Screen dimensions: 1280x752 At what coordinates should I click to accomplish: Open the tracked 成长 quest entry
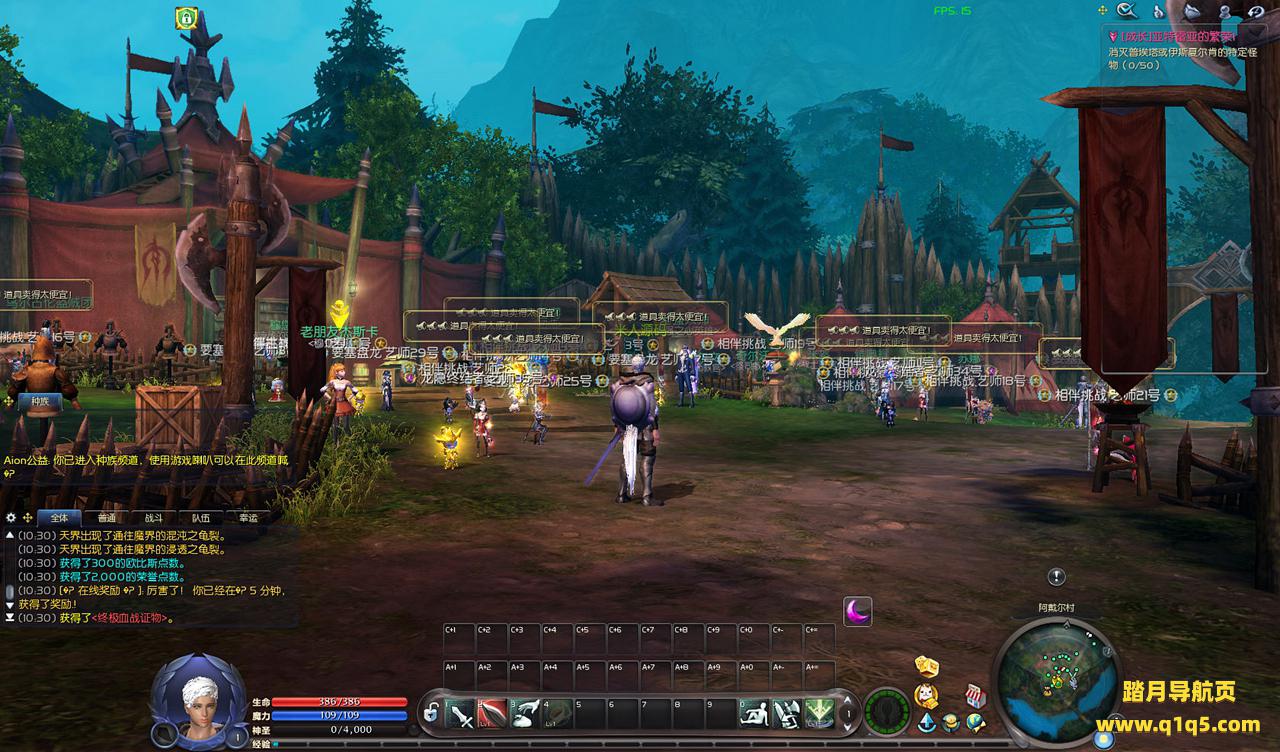[1170, 37]
